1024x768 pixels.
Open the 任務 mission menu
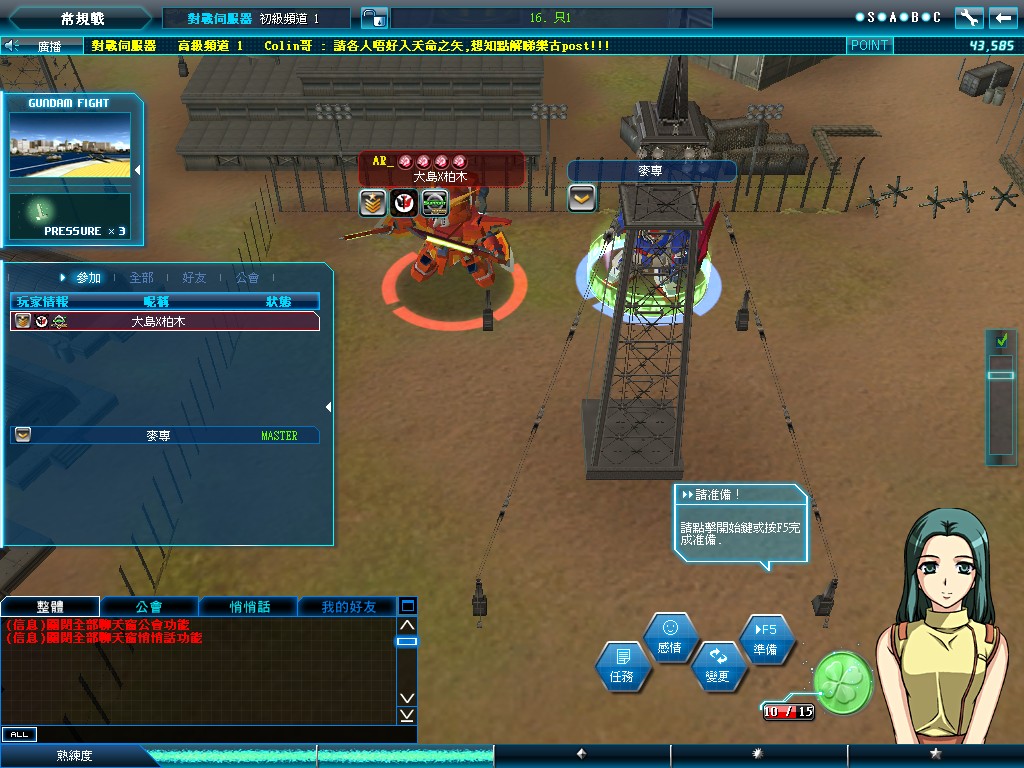point(621,667)
